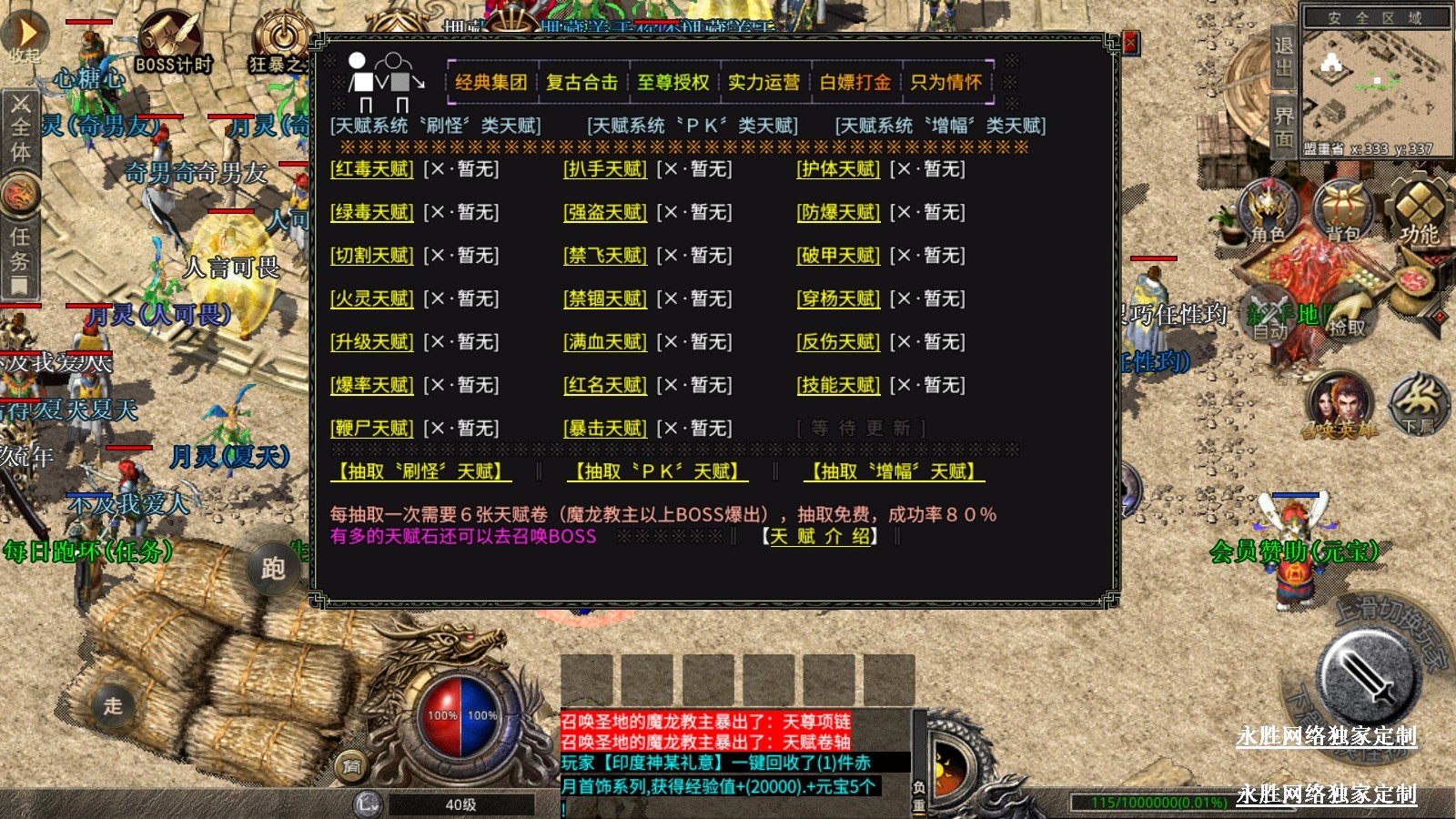The width and height of the screenshot is (1456, 819).
Task: Draw a 增幅 amplification talent
Action: tap(894, 471)
